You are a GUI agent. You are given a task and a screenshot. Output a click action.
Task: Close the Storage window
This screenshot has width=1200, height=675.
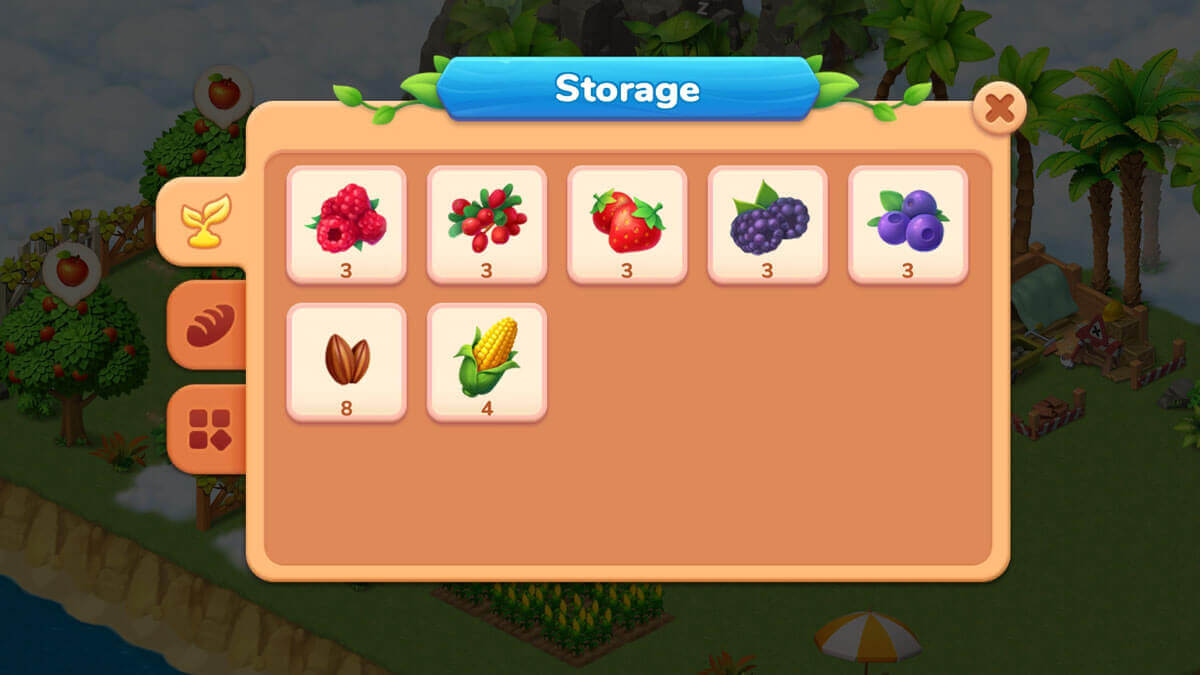[x=999, y=108]
